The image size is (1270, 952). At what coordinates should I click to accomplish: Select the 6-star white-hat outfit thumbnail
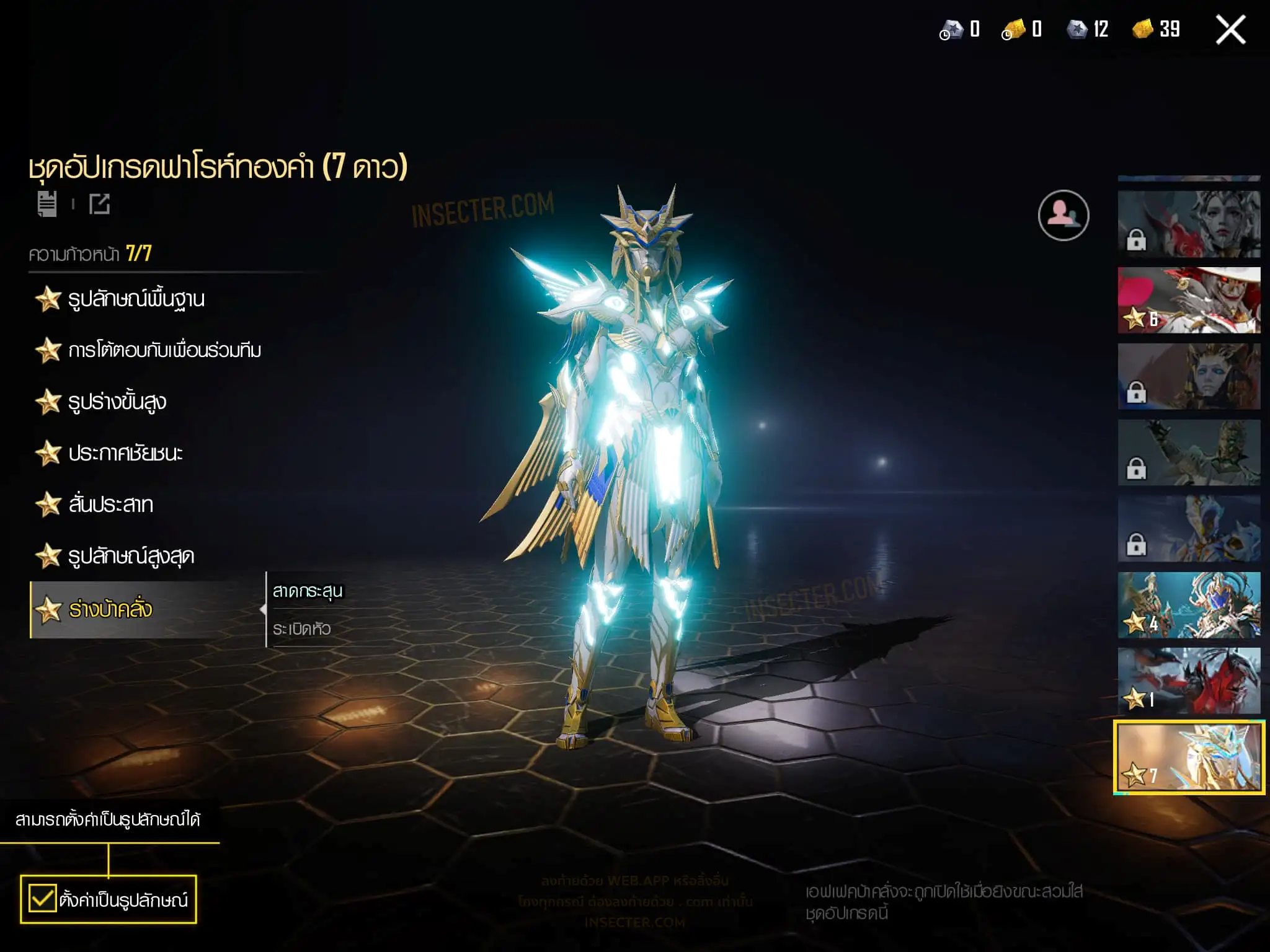coord(1189,301)
